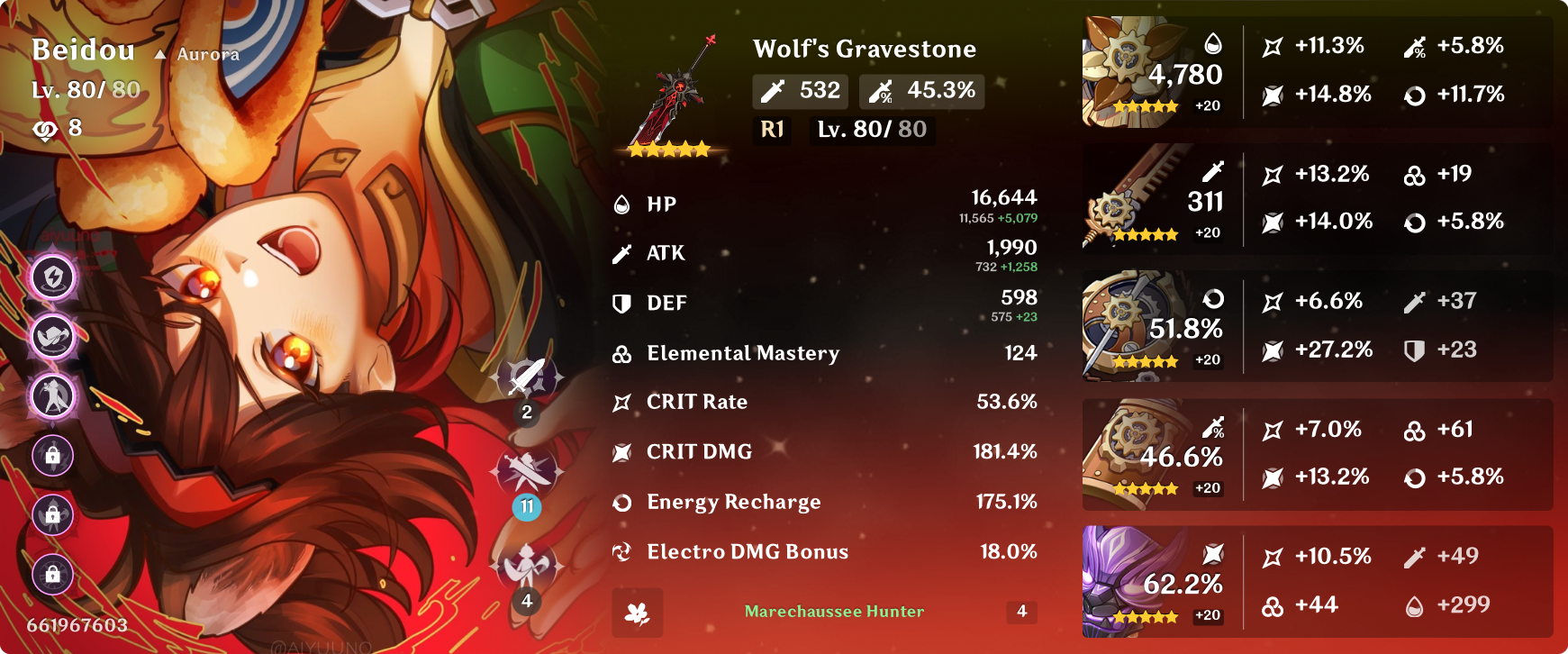Unlock the sixth constellation padlock
Image resolution: width=1568 pixels, height=654 pixels.
coord(52,576)
